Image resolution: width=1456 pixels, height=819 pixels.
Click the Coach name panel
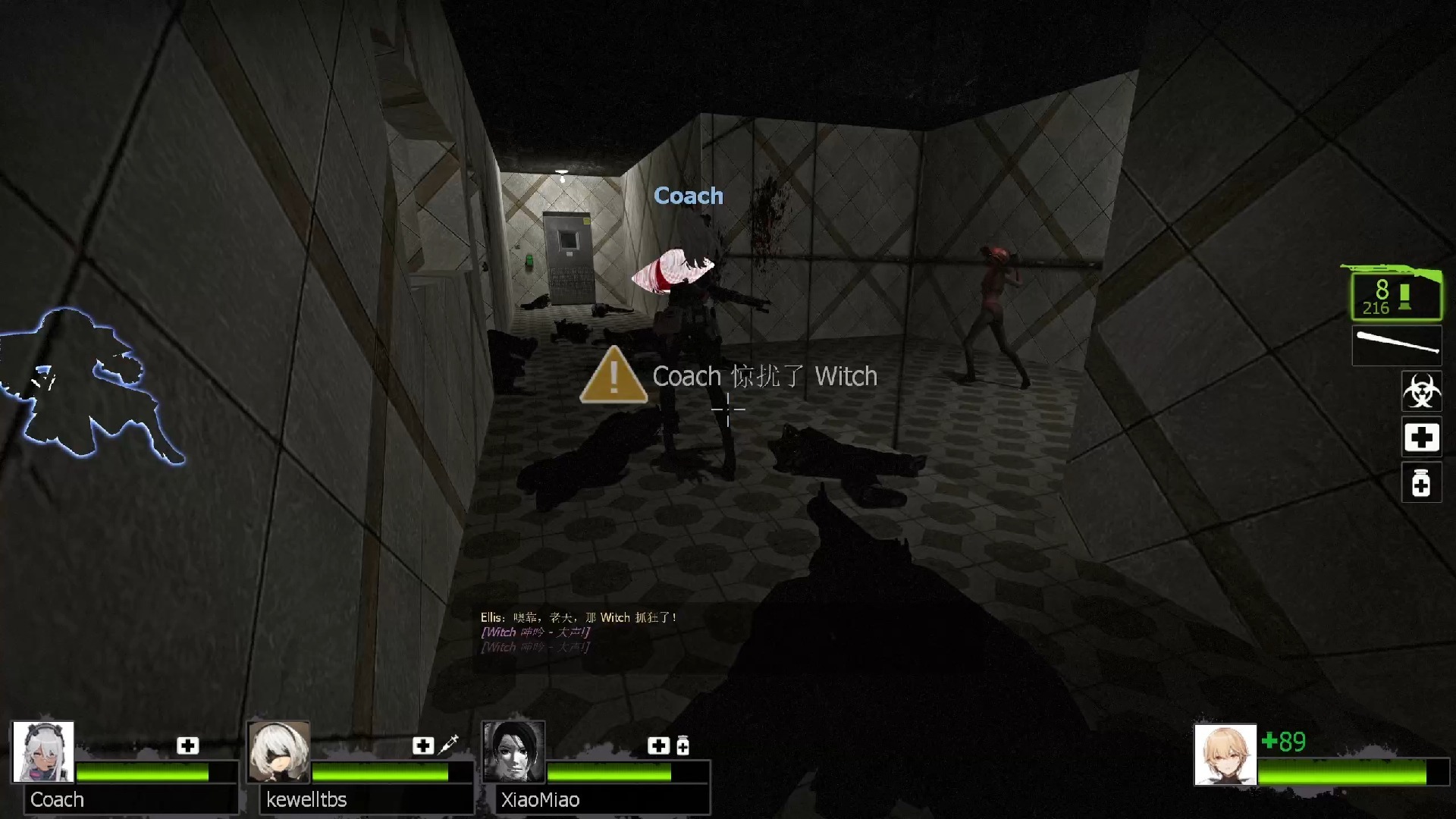pos(130,799)
